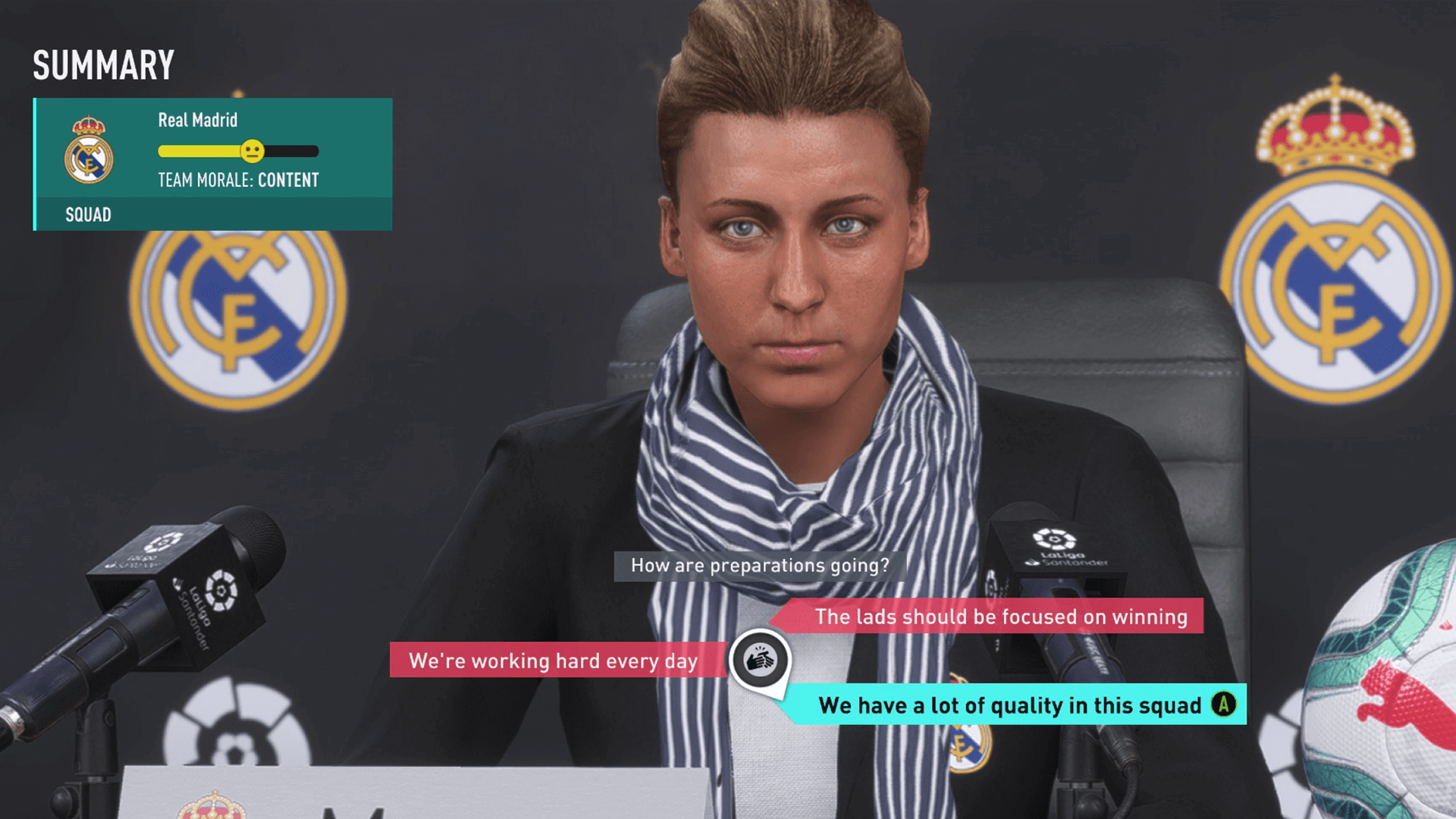
Task: Toggle Team Morale display to detailed view
Action: (237, 180)
